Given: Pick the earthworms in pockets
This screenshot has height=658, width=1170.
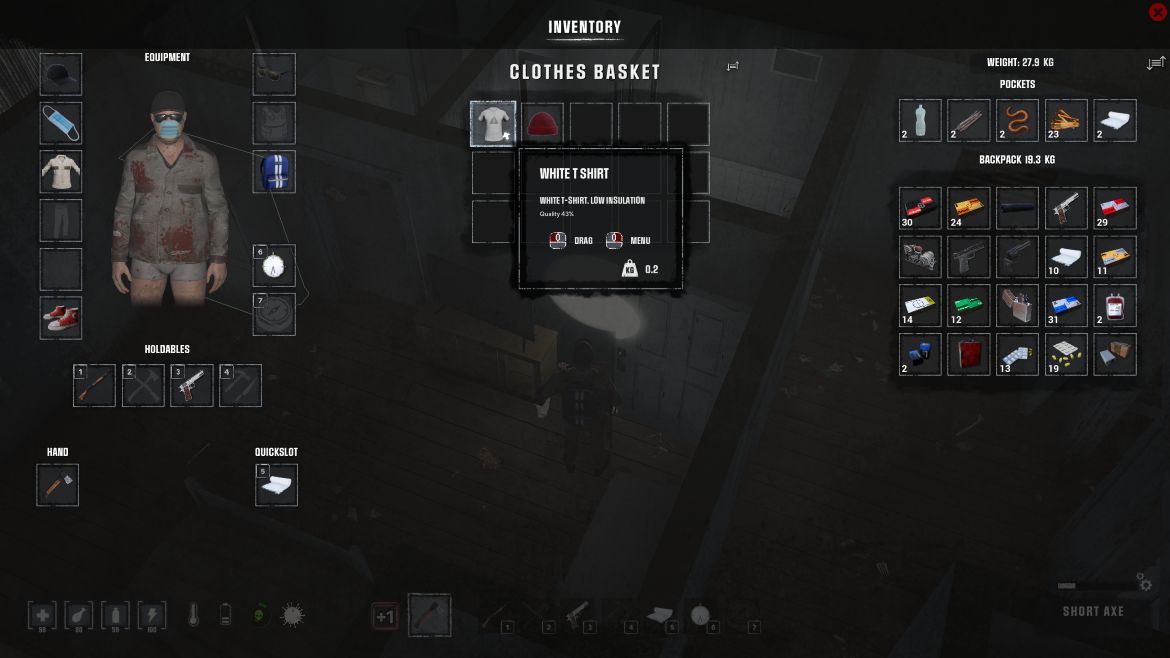Looking at the screenshot, I should 1017,120.
